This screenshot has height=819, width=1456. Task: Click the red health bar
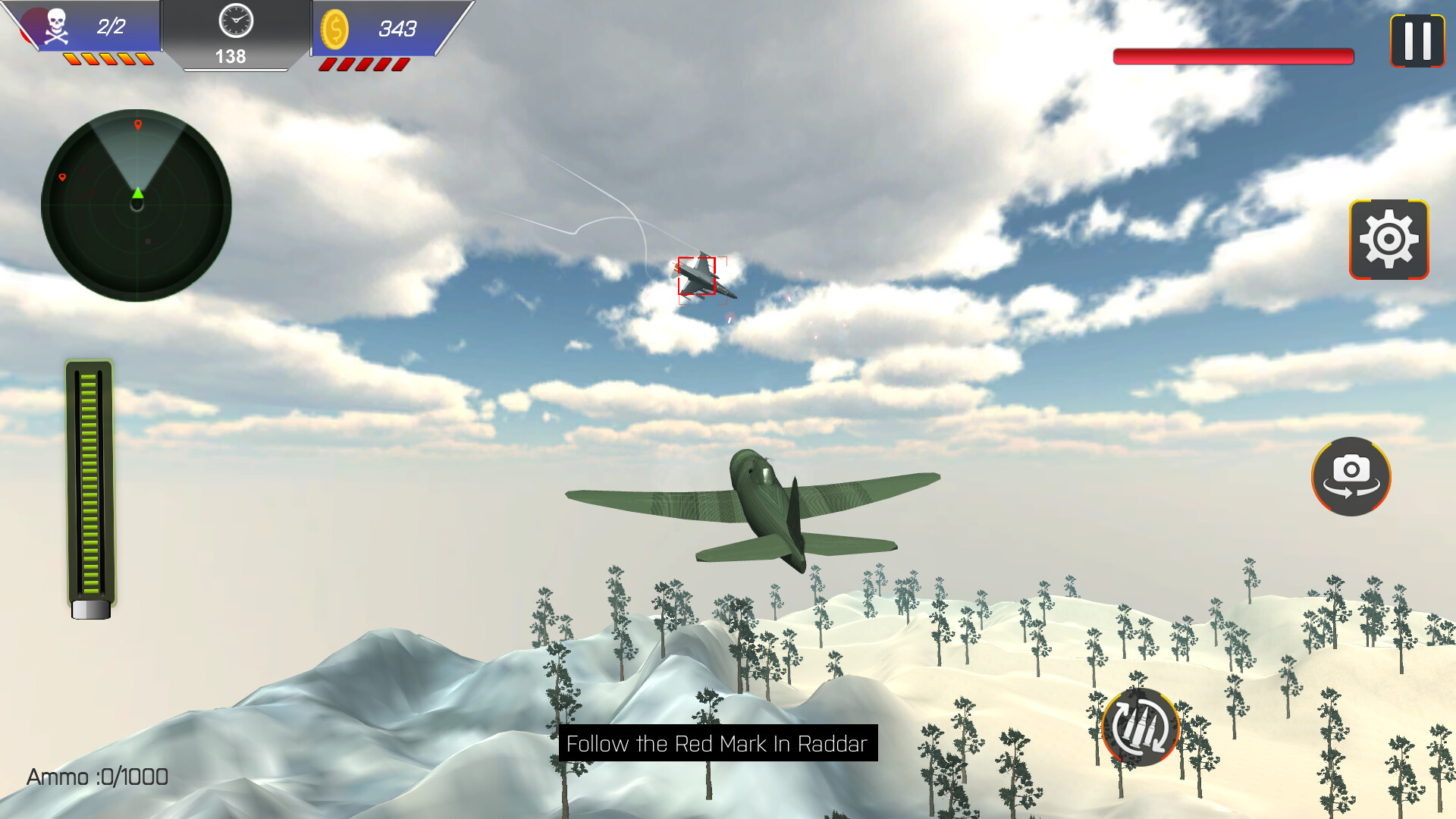click(1232, 55)
